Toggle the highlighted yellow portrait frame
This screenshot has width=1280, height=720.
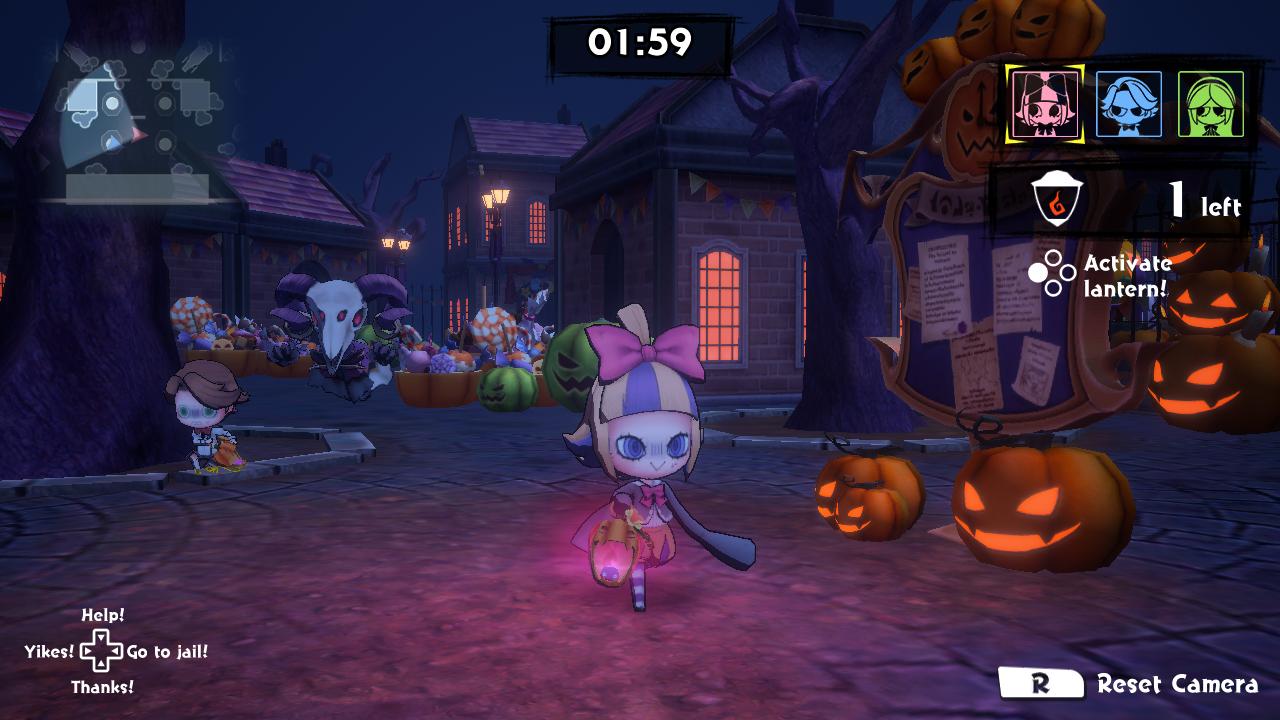tap(1045, 103)
